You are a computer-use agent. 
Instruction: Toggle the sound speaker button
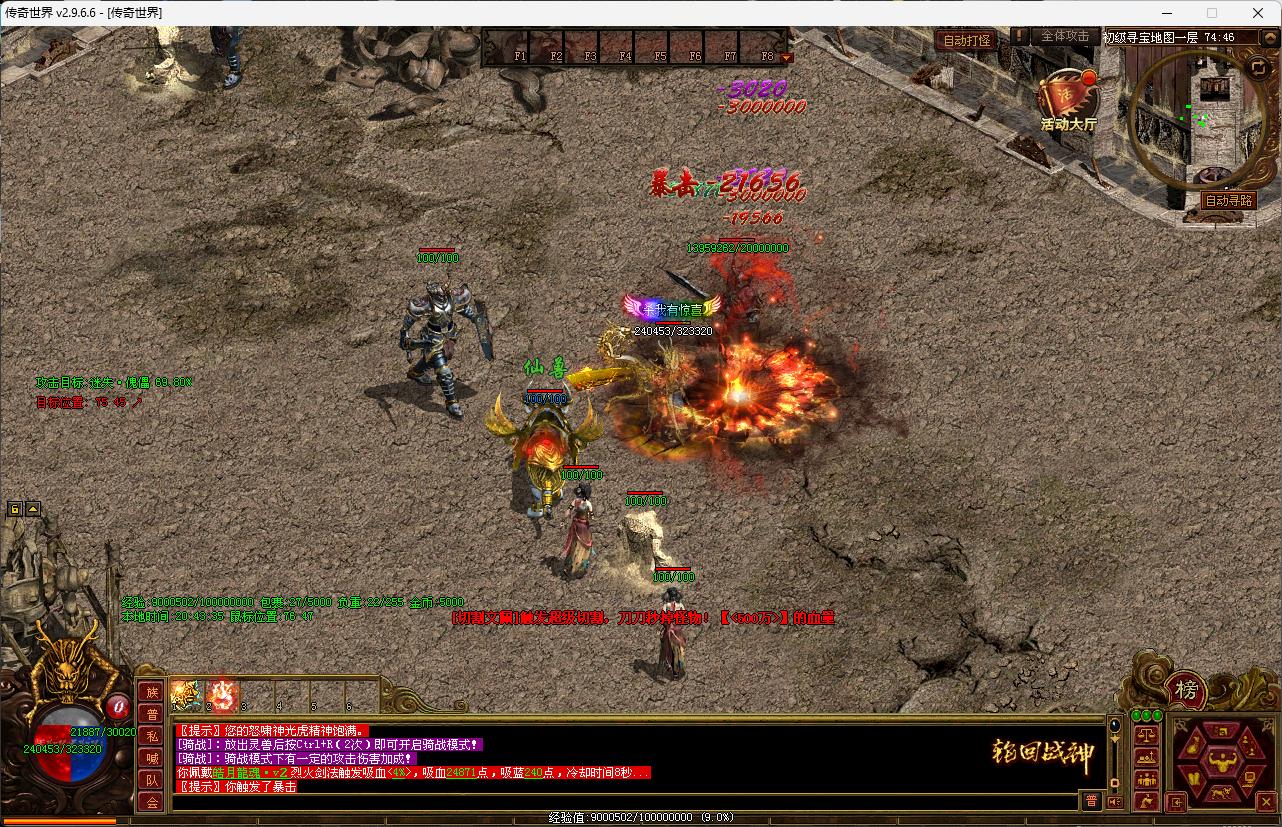(x=1115, y=802)
